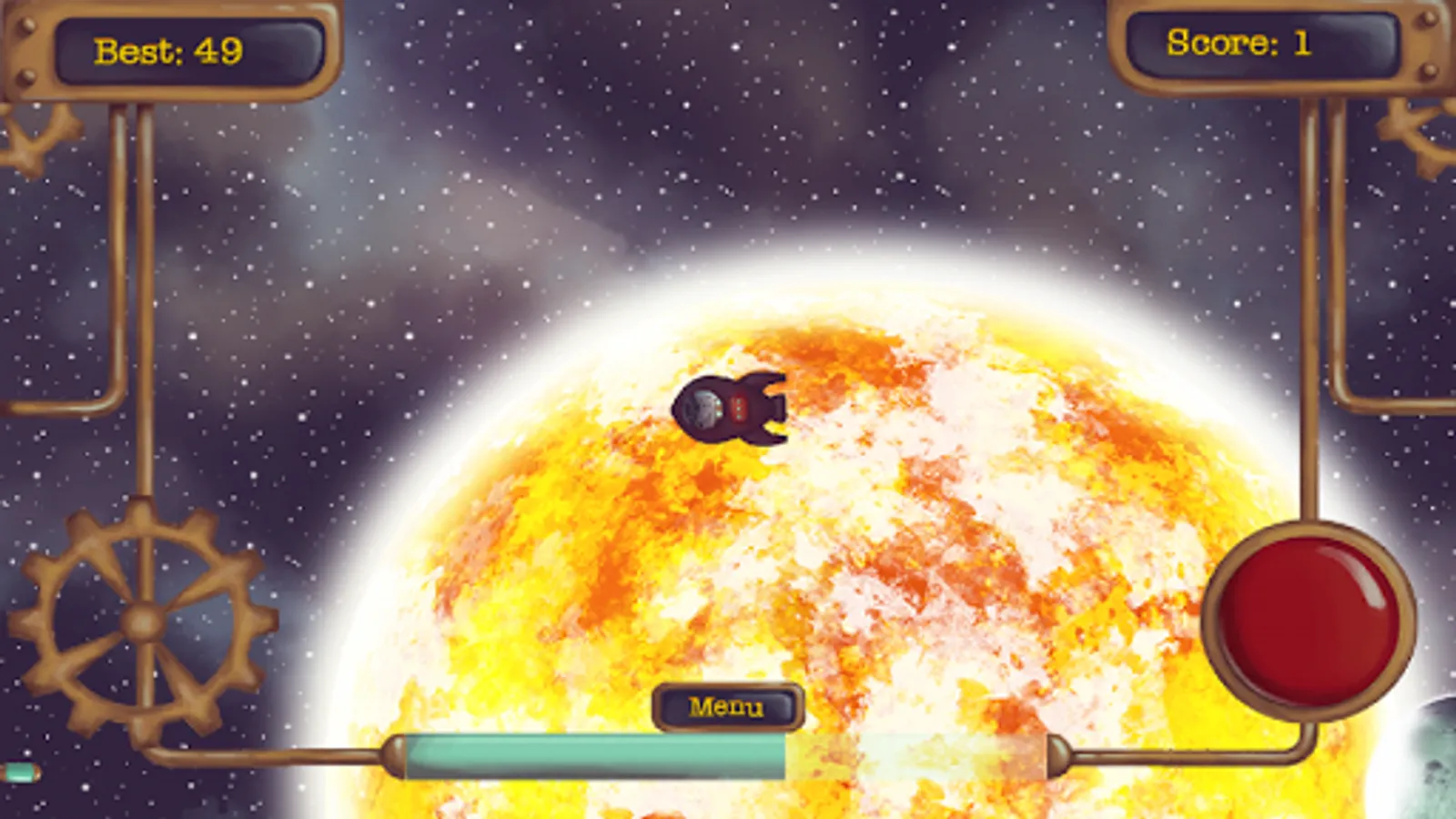Tap the red hatch on the rocket

point(739,408)
